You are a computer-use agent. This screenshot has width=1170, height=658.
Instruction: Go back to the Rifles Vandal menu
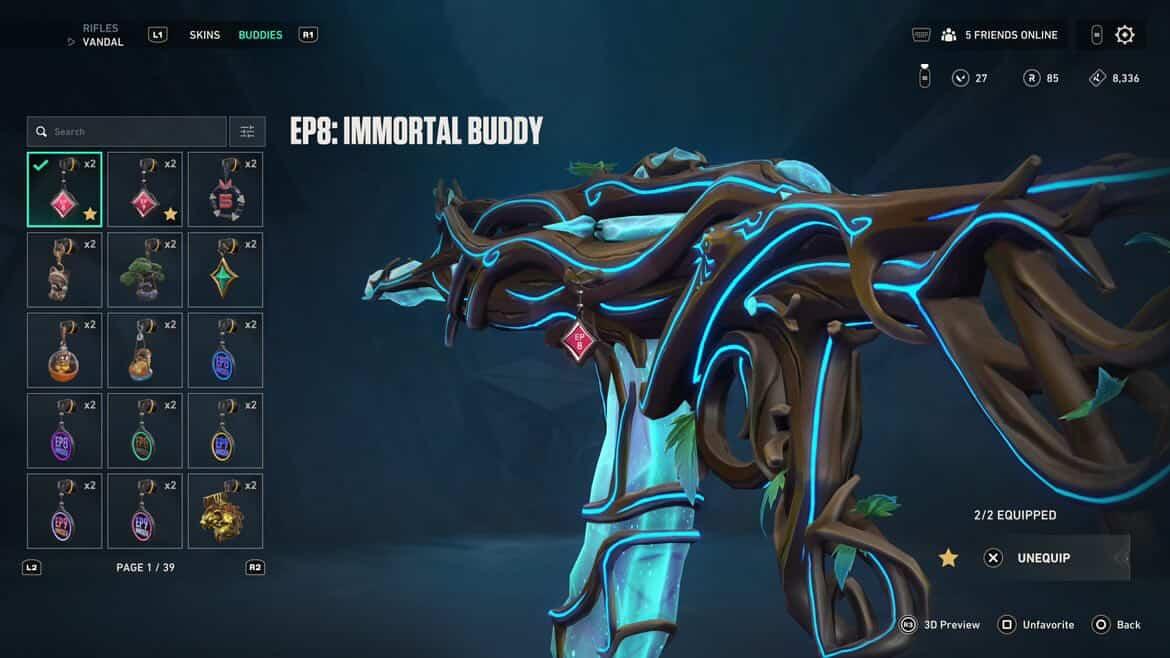coord(100,35)
